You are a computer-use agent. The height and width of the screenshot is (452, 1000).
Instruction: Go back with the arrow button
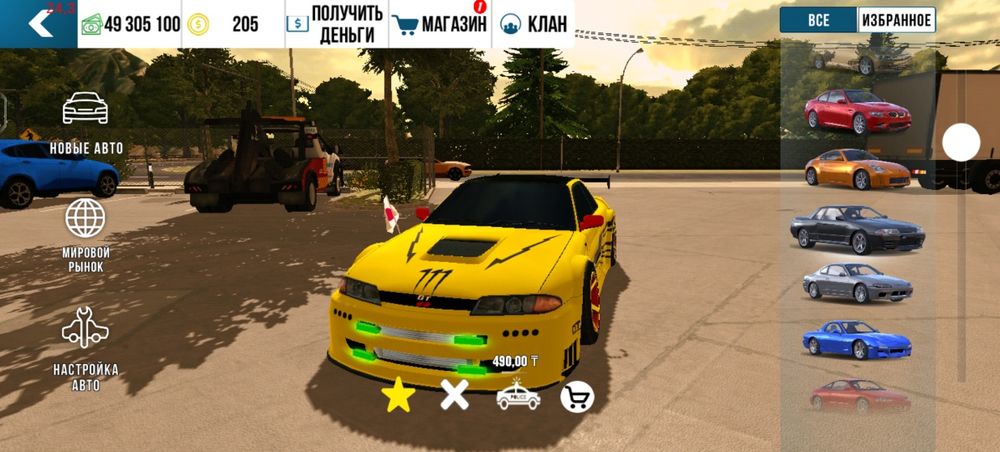pos(39,23)
